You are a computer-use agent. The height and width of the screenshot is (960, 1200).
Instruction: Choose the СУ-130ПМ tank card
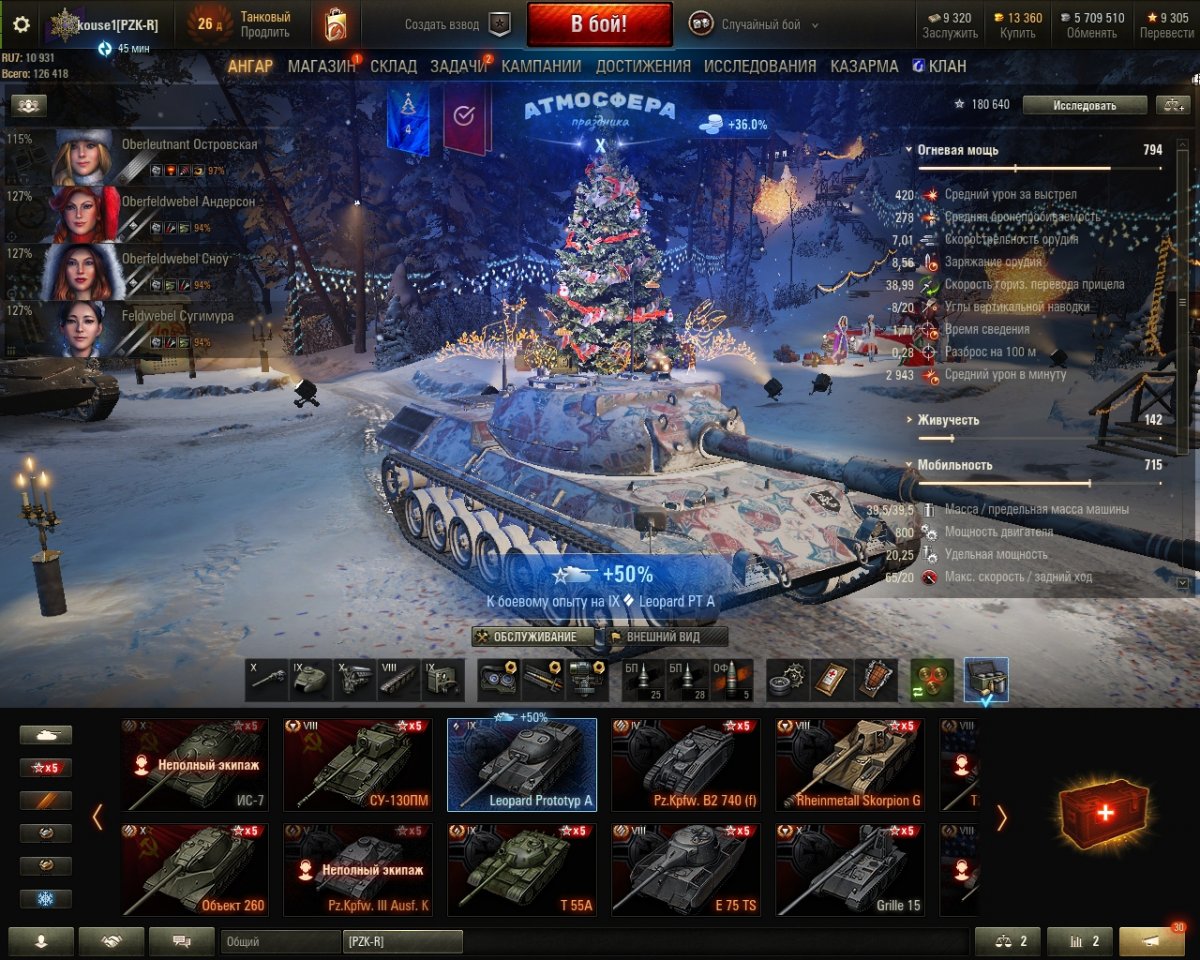(358, 764)
